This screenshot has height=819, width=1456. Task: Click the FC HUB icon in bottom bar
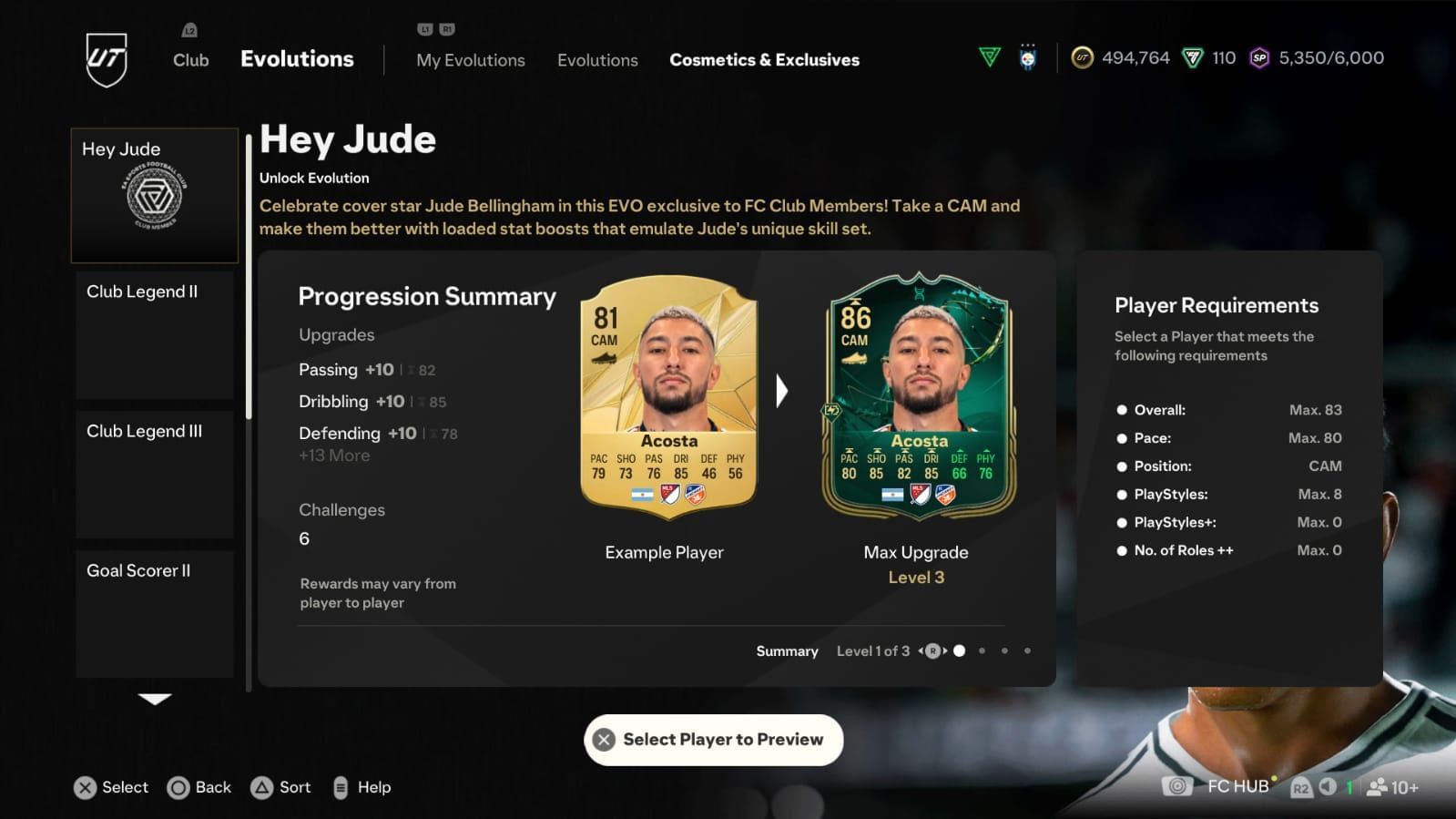click(1175, 785)
